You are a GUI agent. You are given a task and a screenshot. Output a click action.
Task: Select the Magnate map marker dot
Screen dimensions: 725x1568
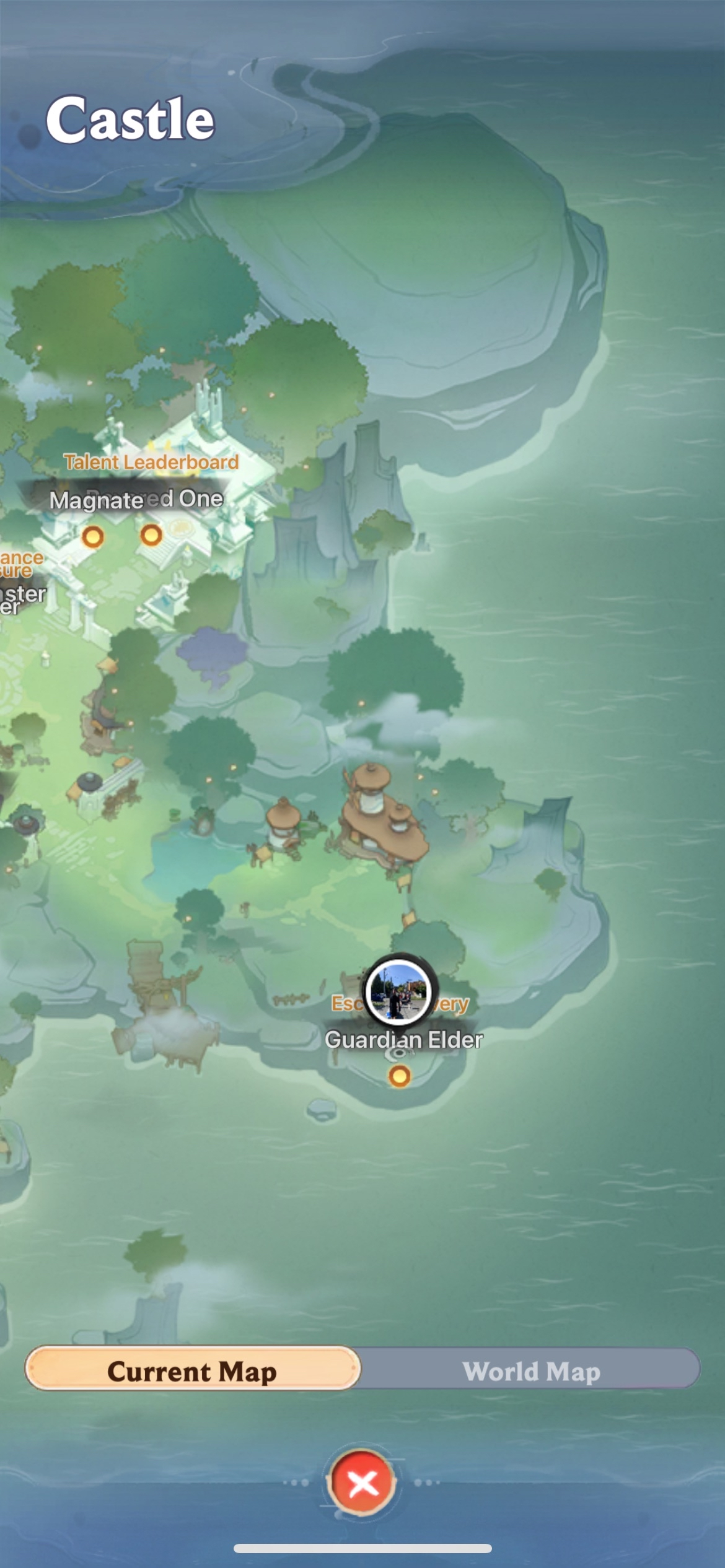93,536
